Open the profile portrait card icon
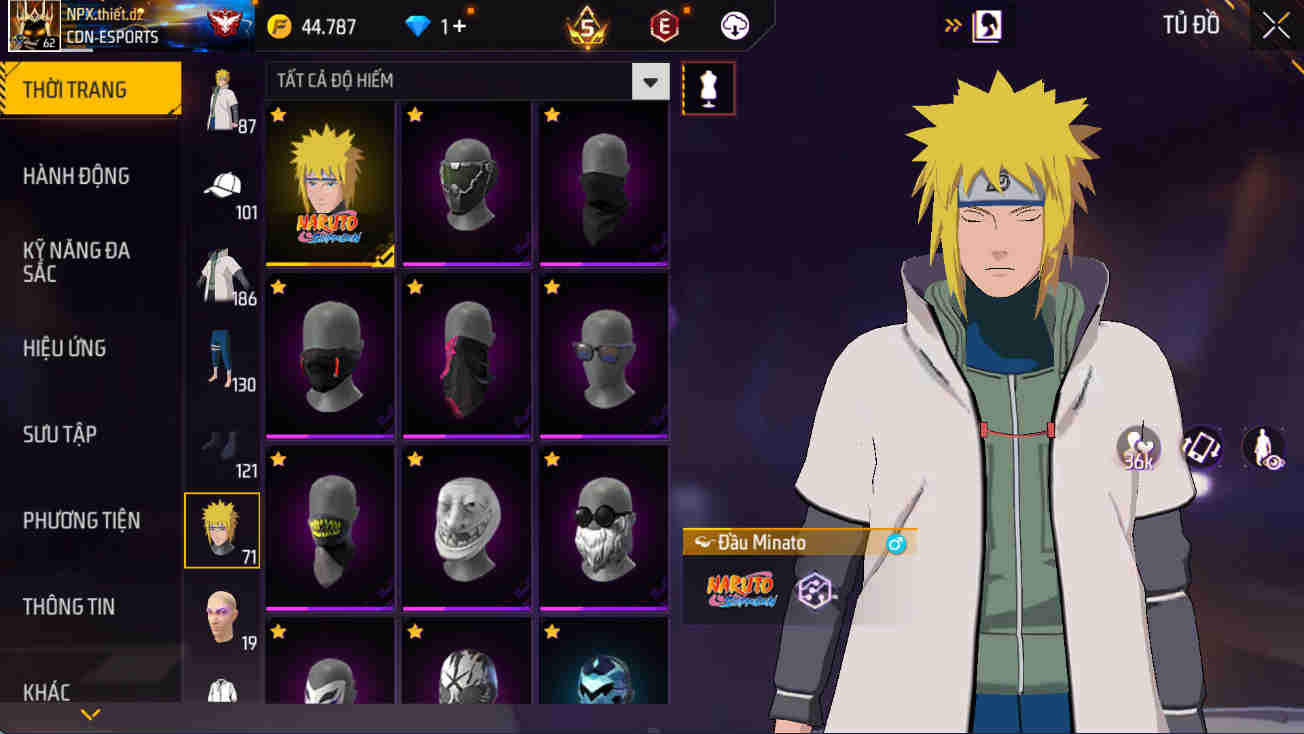 click(x=988, y=25)
